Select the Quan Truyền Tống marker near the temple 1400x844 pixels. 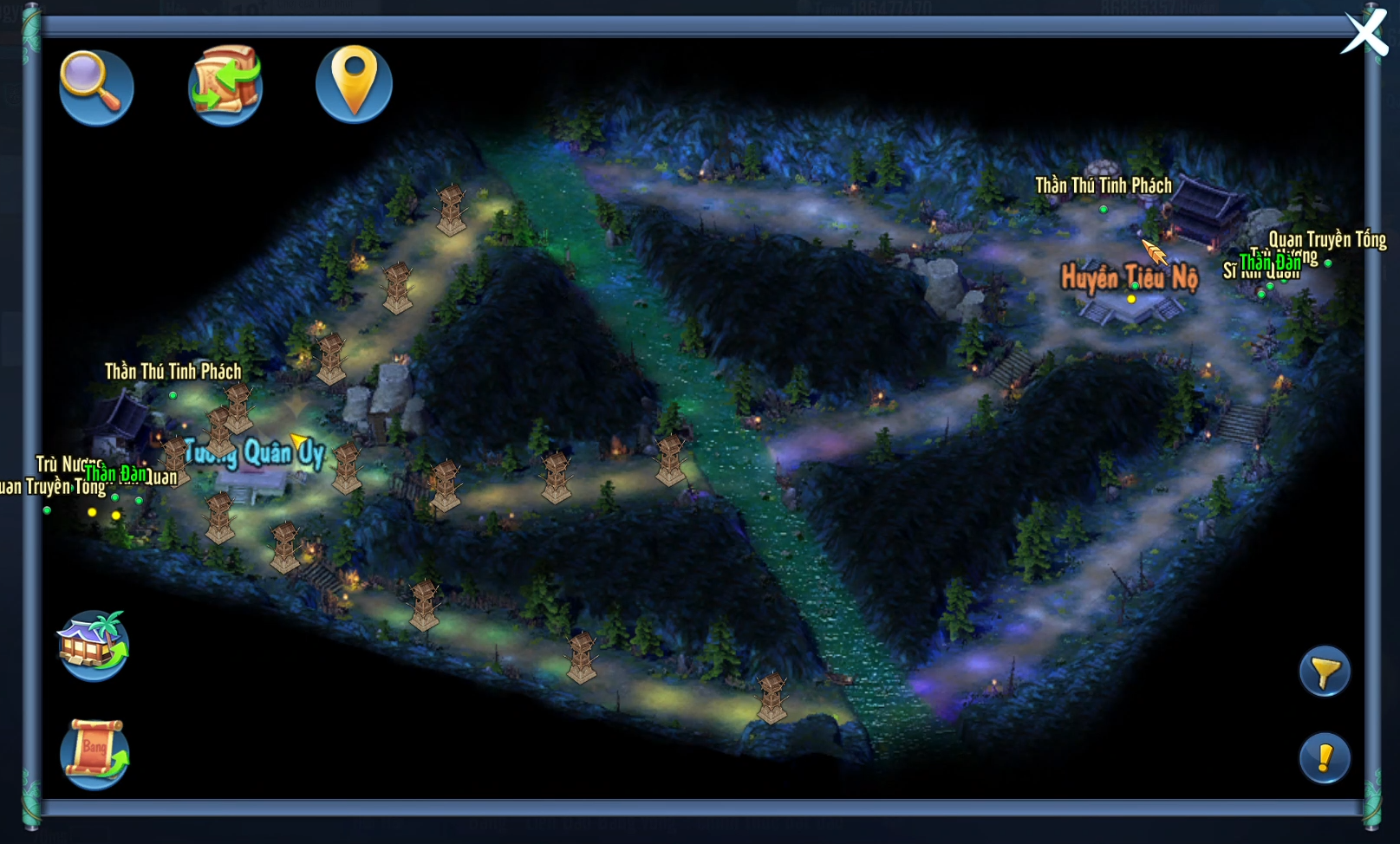click(1326, 241)
